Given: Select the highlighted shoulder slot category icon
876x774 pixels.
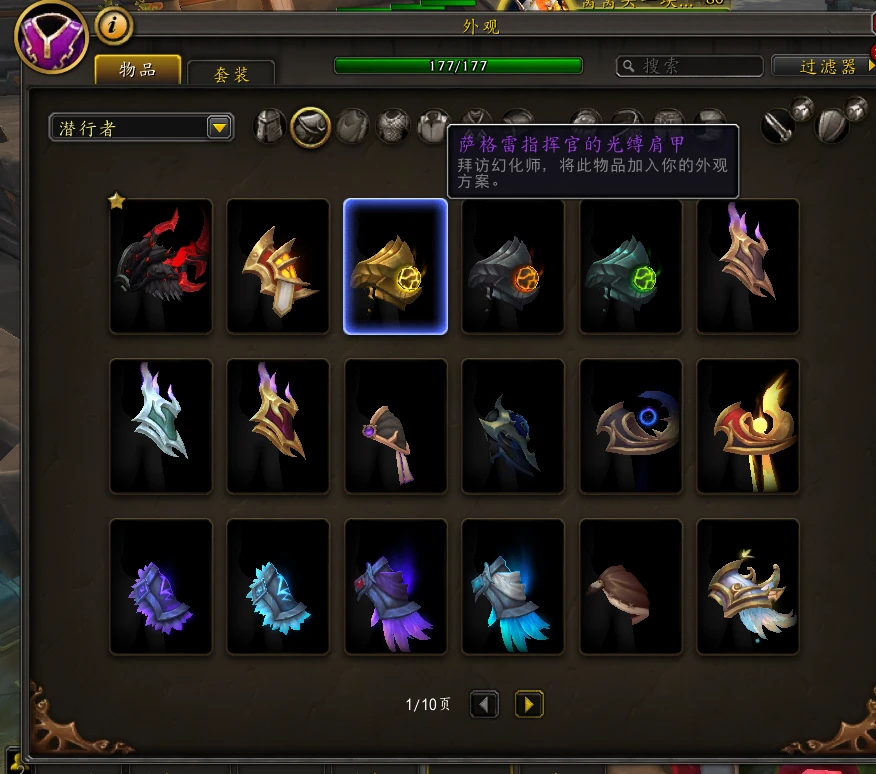Looking at the screenshot, I should [311, 127].
